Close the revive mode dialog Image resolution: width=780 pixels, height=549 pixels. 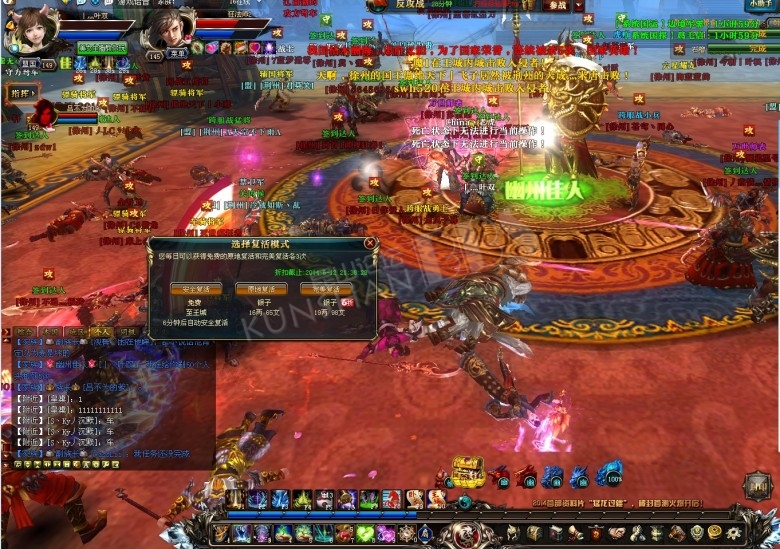click(x=370, y=243)
